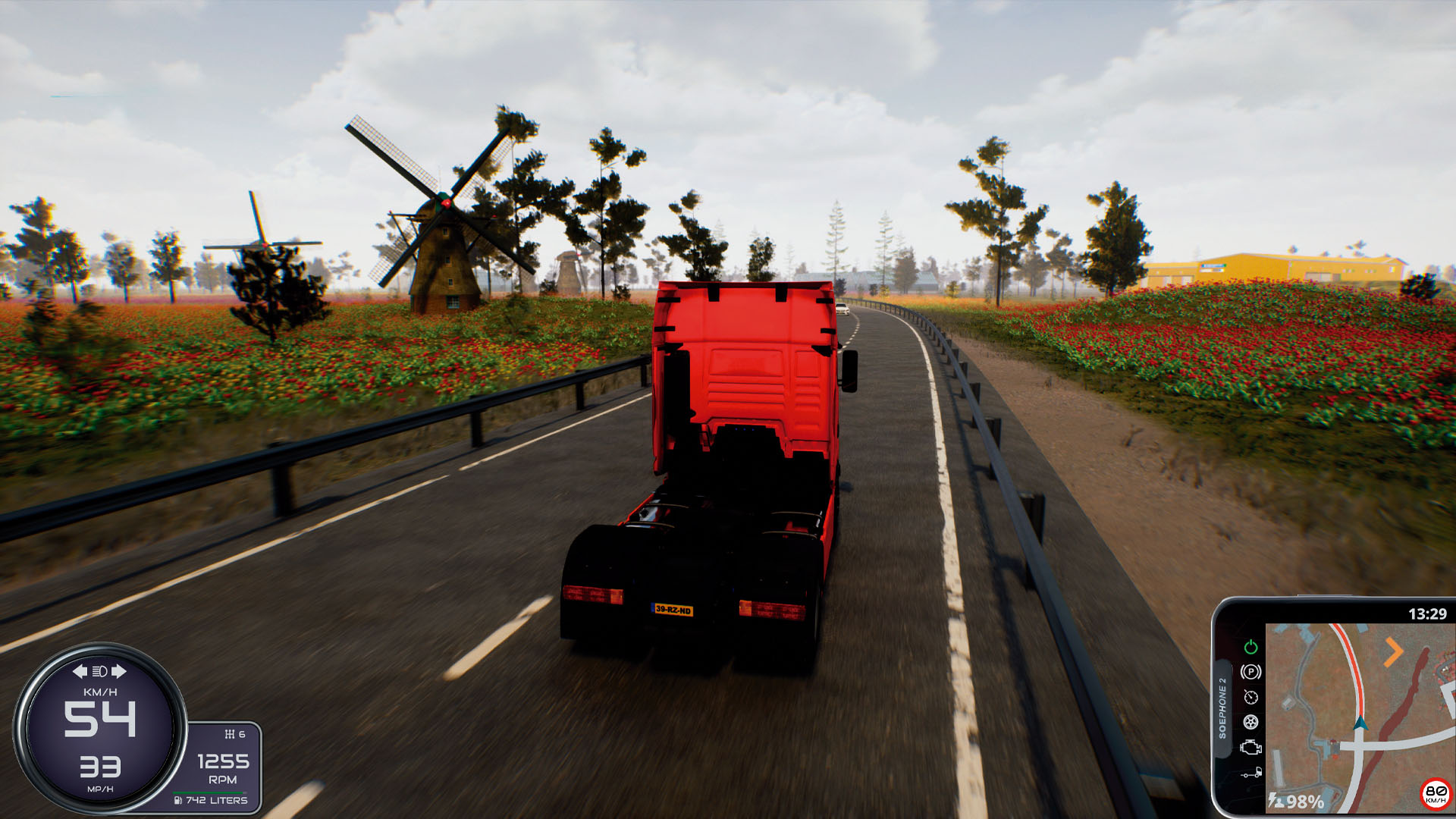Click the headlights icon atop the speedometer

(x=99, y=672)
